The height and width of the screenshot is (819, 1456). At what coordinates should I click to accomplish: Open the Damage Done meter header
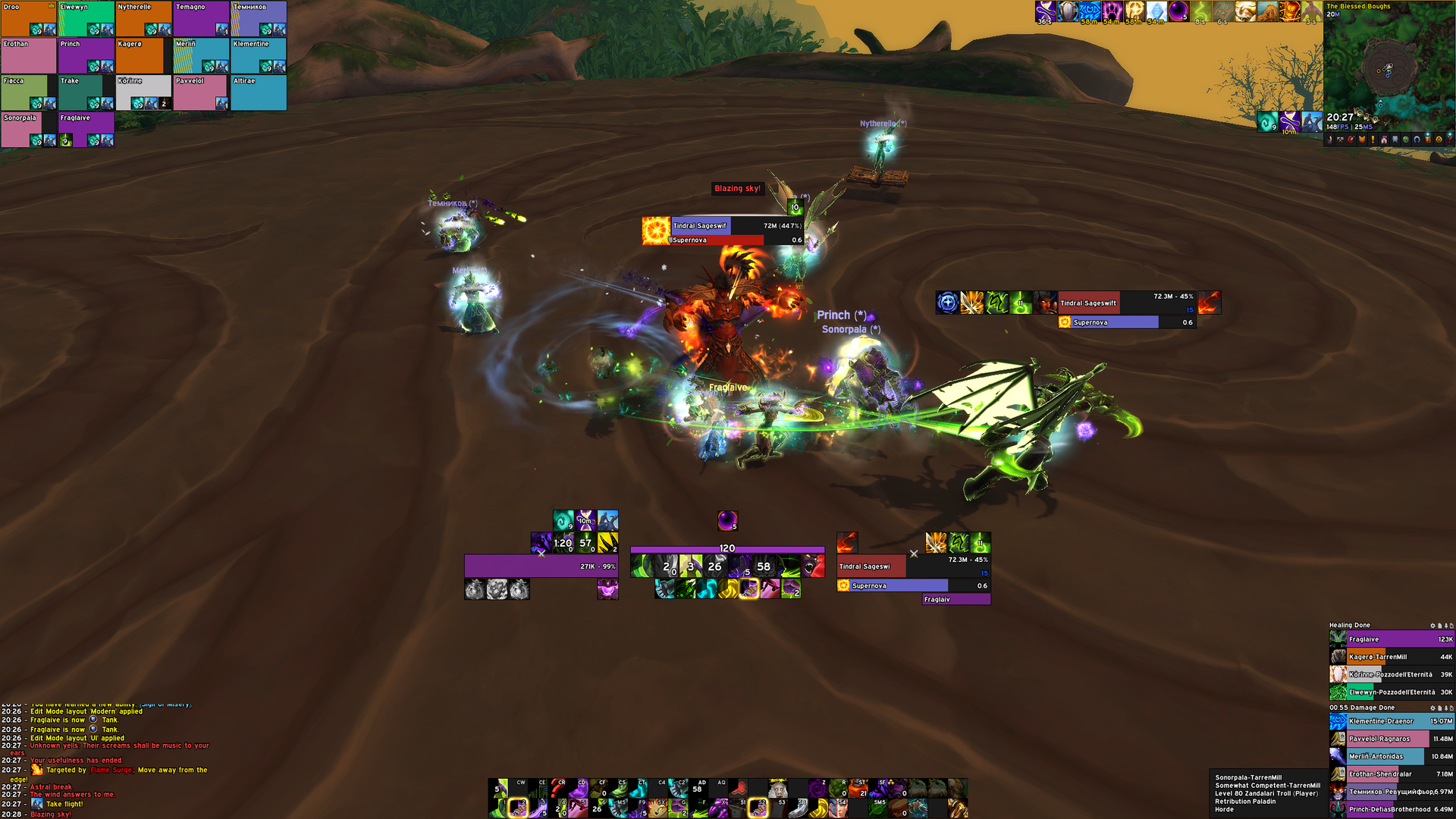point(1363,708)
